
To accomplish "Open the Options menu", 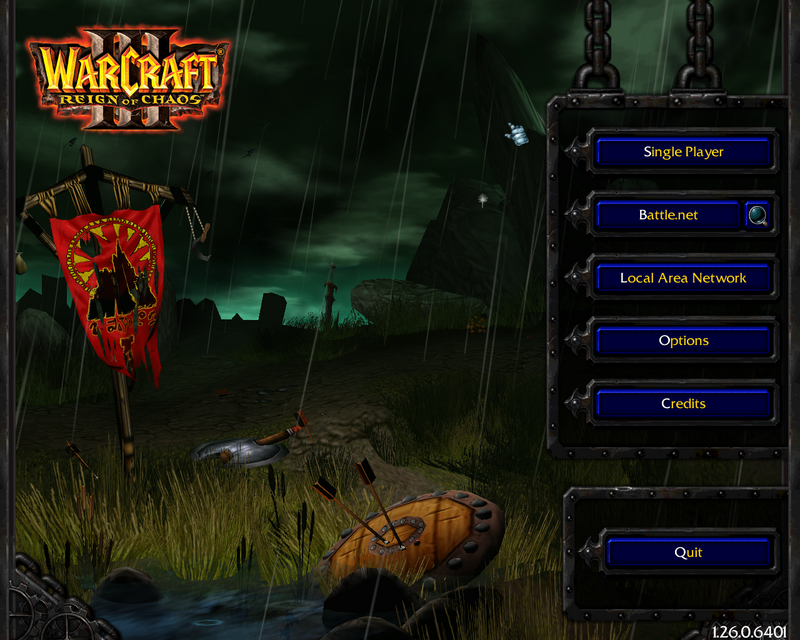I will point(684,341).
